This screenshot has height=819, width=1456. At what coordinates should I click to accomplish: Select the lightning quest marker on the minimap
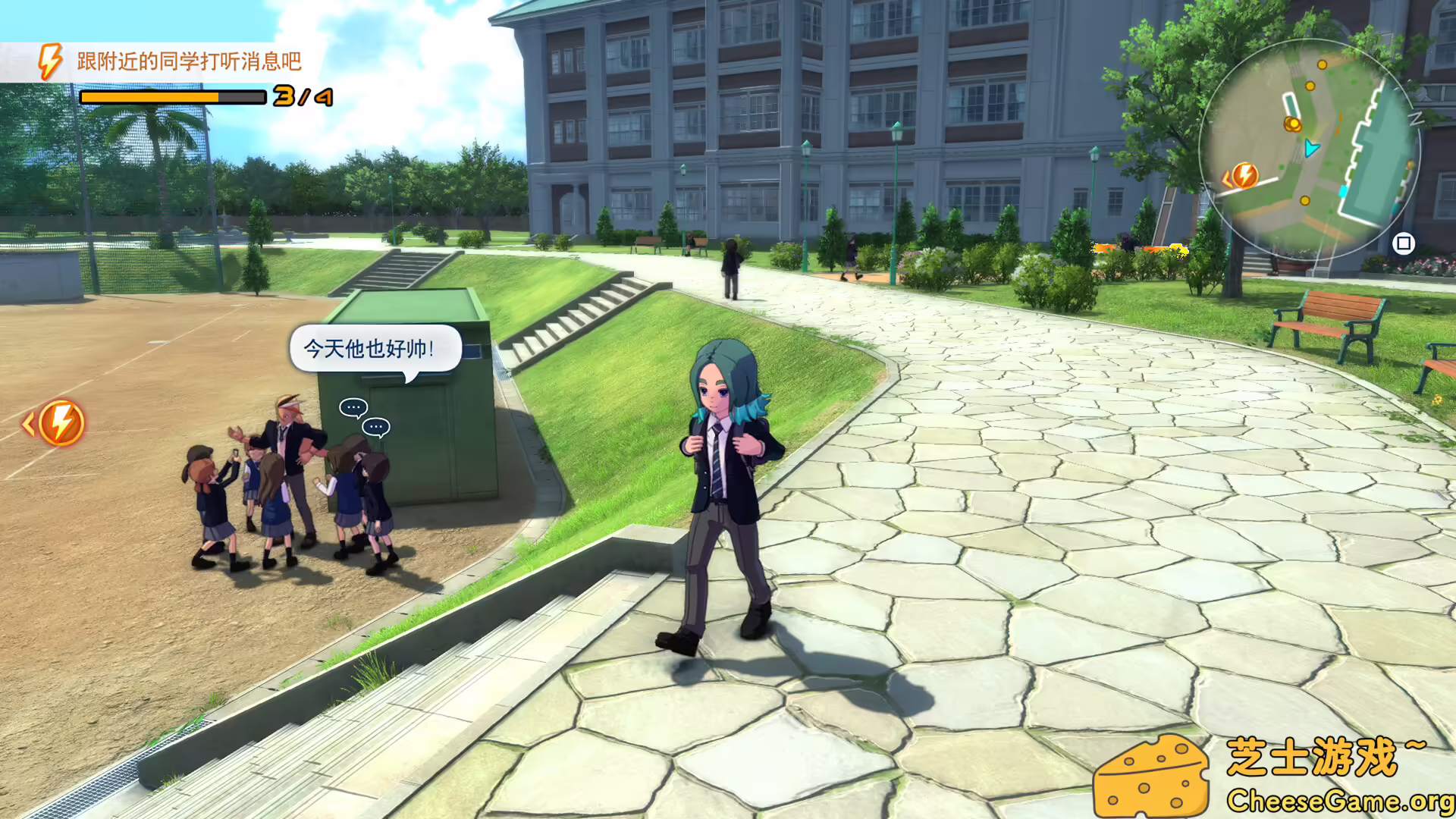click(1247, 176)
